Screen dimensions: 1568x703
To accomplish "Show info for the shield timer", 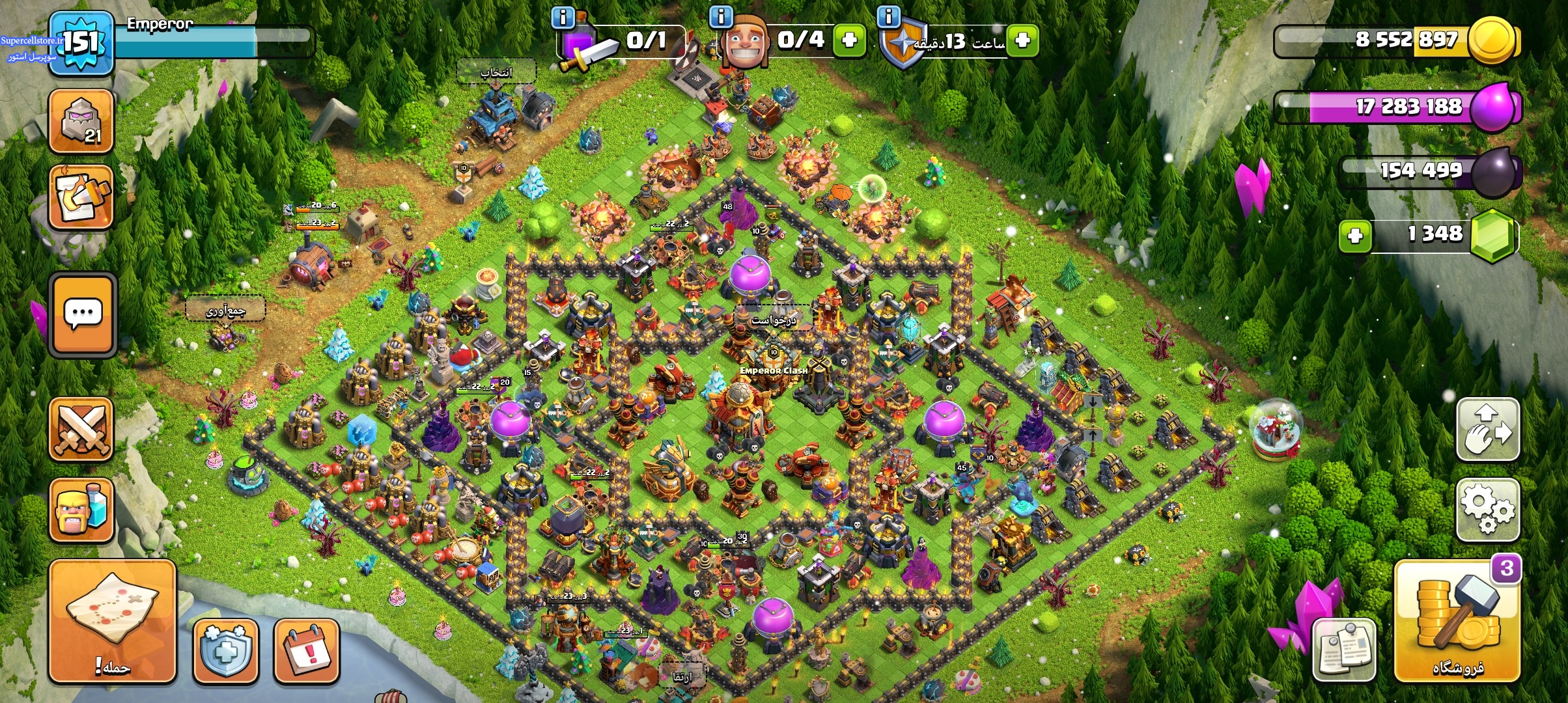I will [x=888, y=16].
